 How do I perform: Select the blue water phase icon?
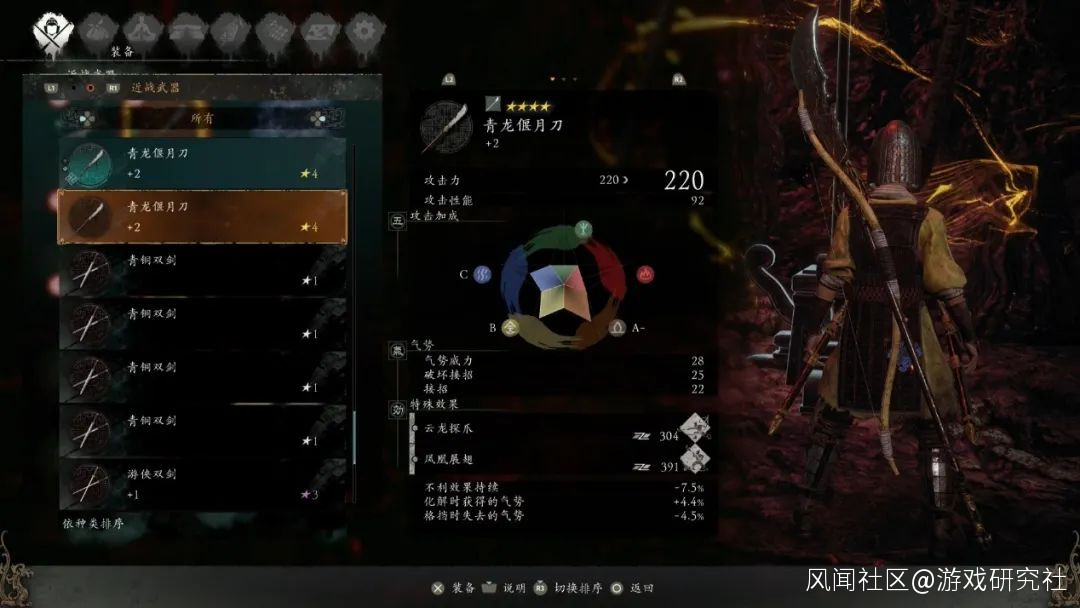[x=483, y=273]
